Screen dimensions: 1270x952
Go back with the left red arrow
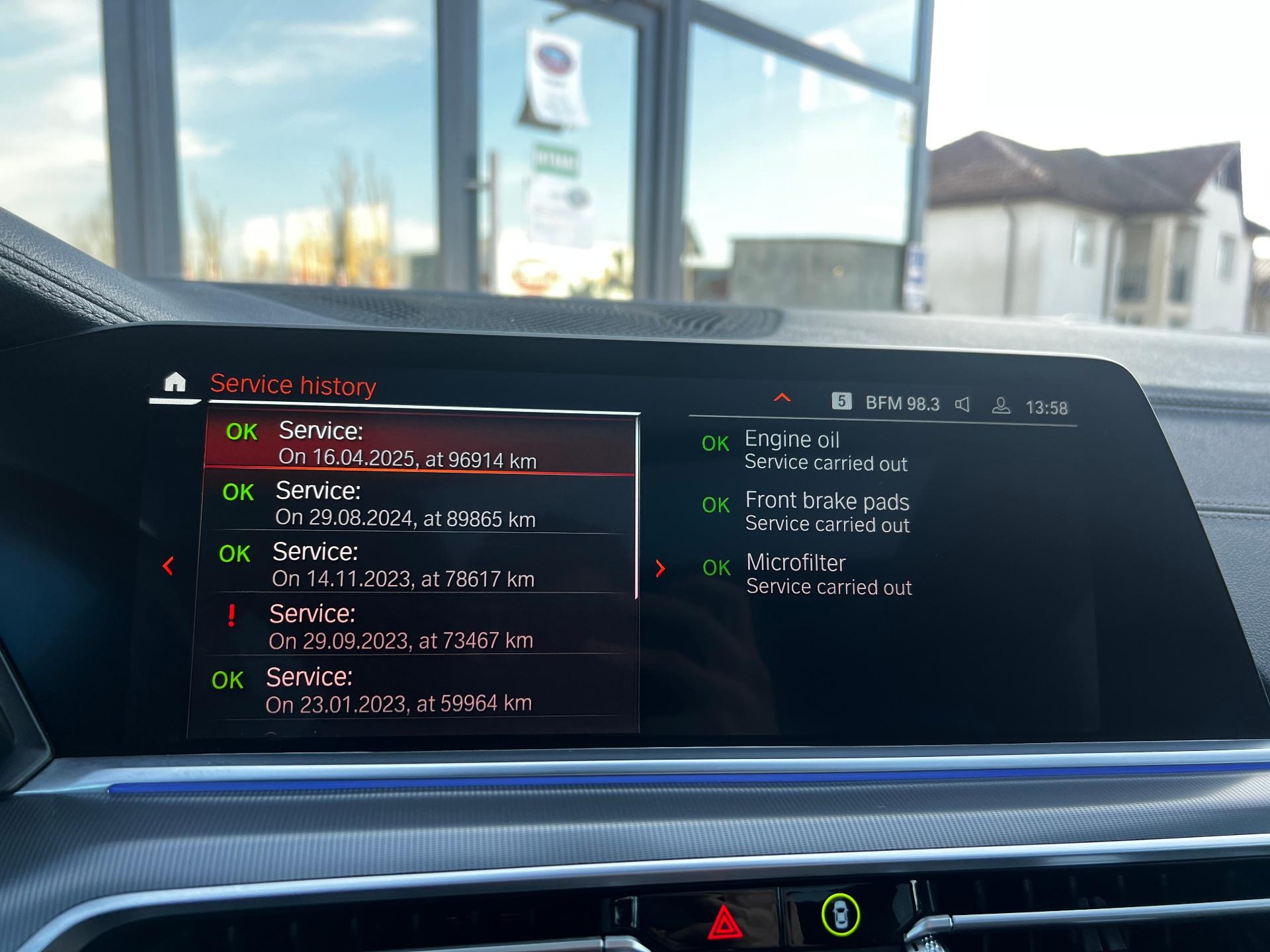pyautogui.click(x=168, y=566)
